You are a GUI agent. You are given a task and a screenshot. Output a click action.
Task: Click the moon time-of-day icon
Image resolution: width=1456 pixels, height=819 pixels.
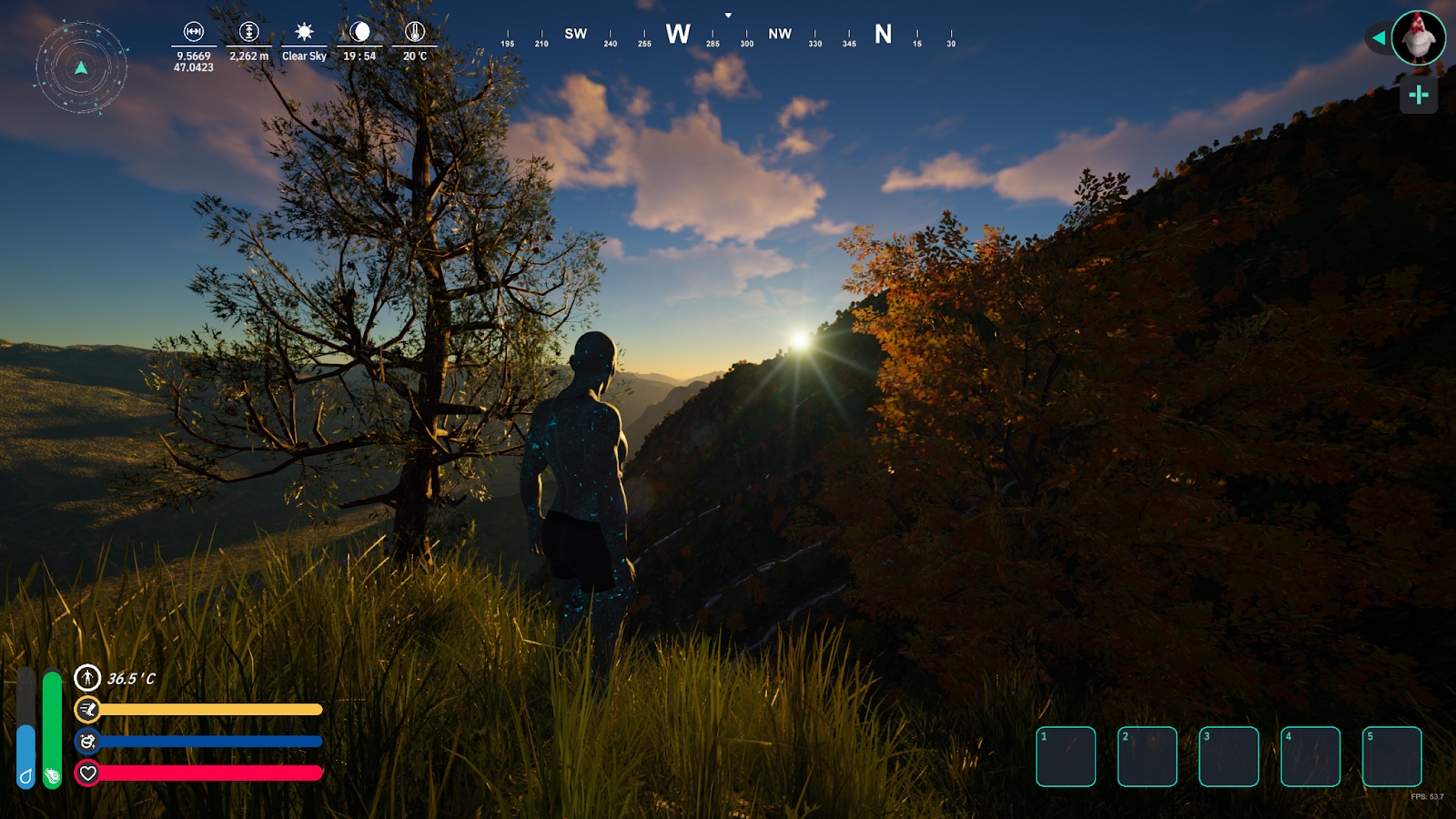coord(360,32)
